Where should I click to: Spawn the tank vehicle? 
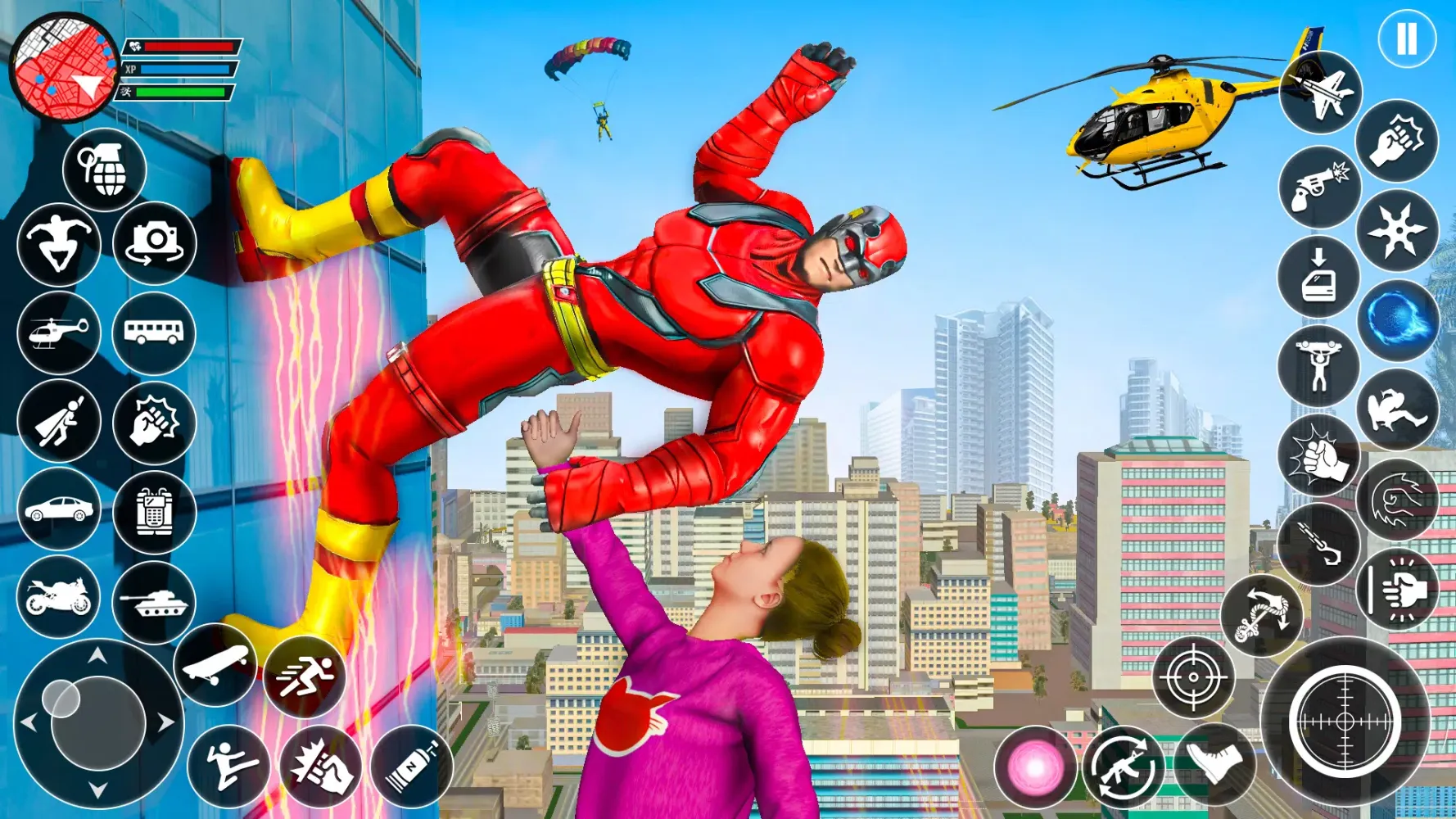154,604
